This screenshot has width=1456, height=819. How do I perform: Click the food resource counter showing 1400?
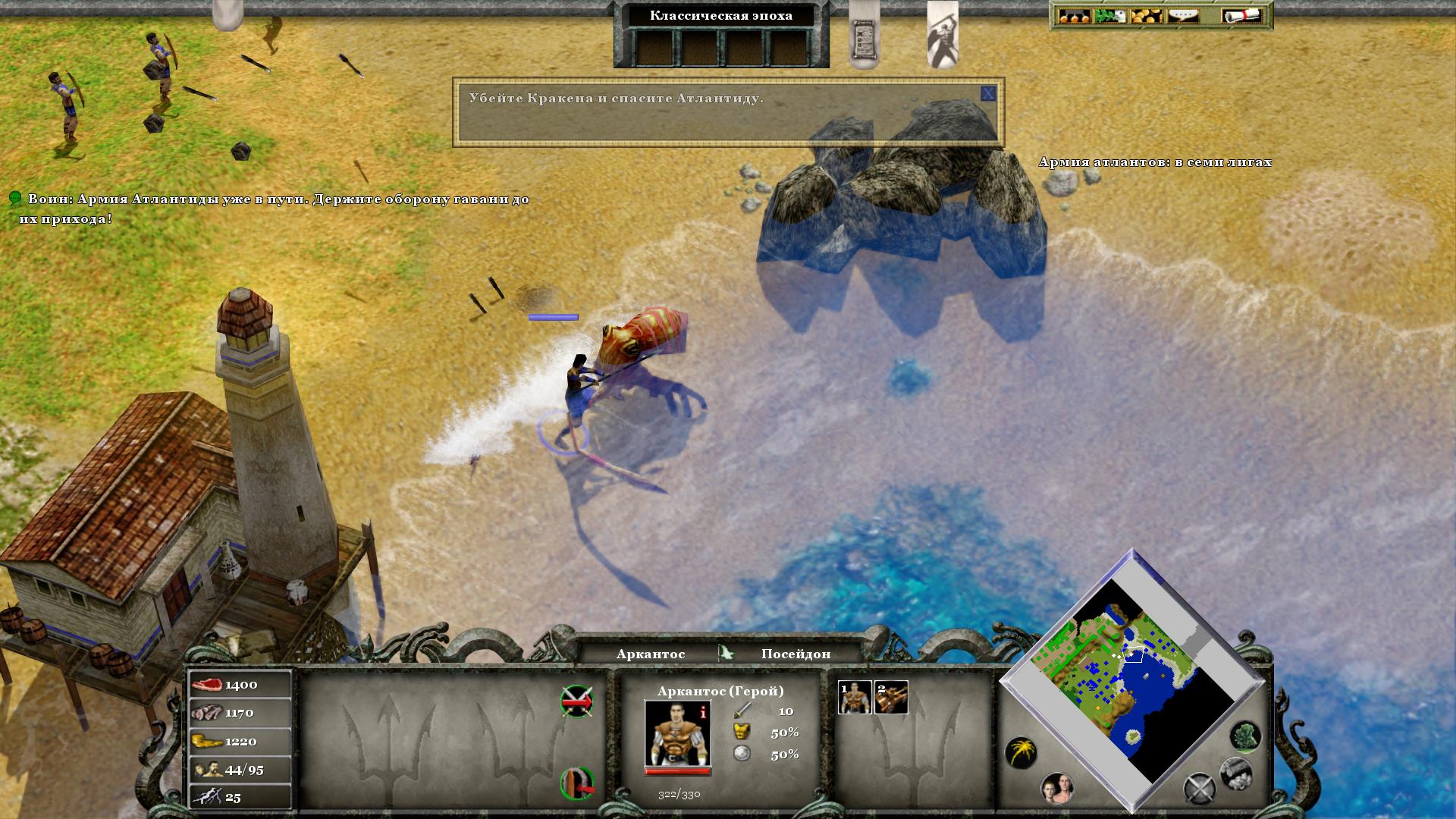tap(240, 685)
